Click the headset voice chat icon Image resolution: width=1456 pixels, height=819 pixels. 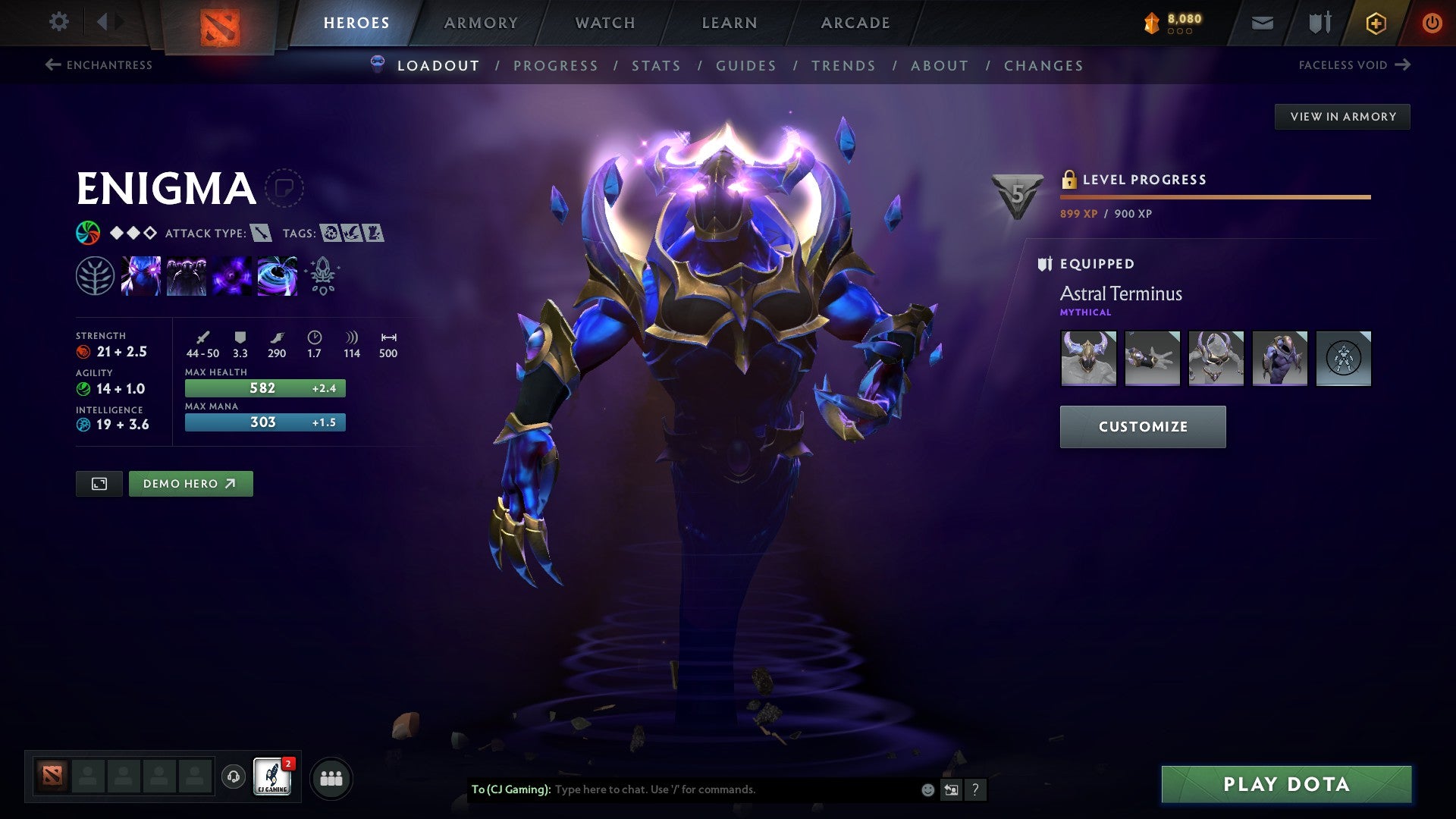click(x=234, y=777)
